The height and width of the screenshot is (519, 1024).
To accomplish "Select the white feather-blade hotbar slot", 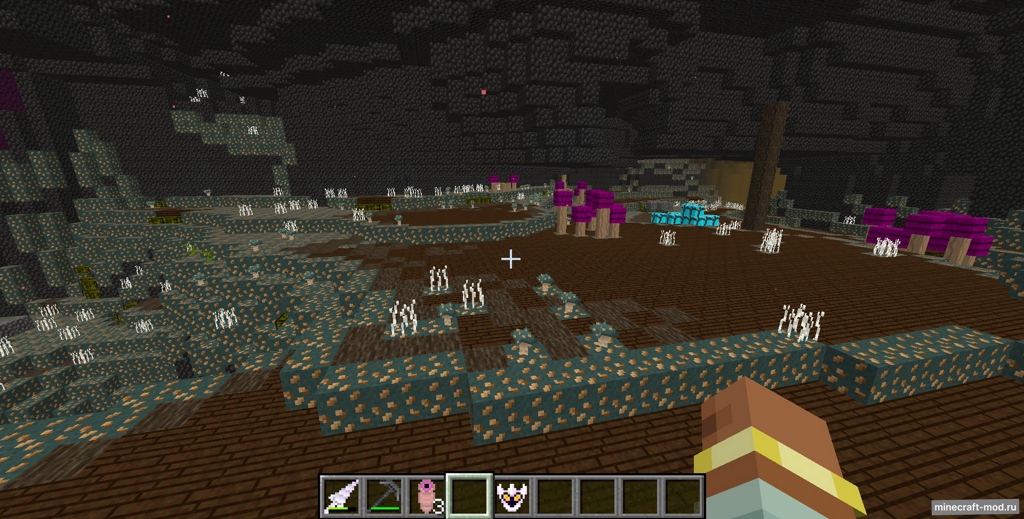I will (340, 496).
